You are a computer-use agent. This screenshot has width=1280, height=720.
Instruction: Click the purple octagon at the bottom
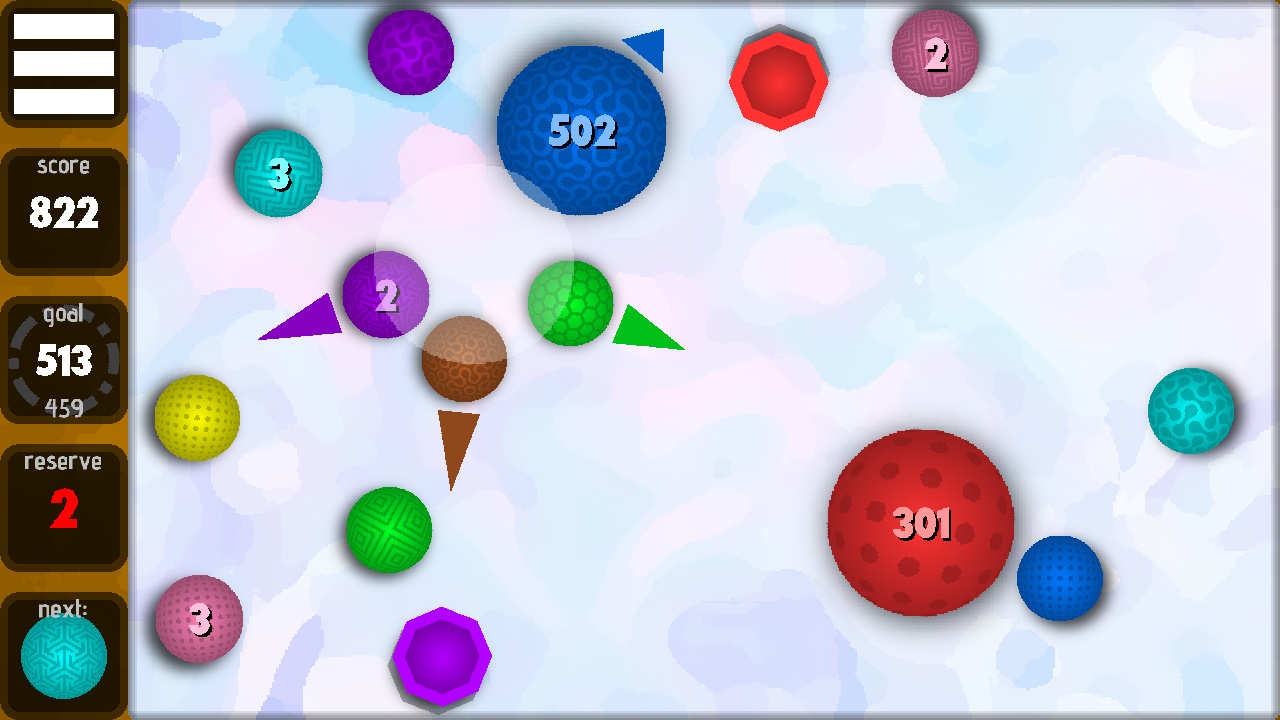coord(442,655)
